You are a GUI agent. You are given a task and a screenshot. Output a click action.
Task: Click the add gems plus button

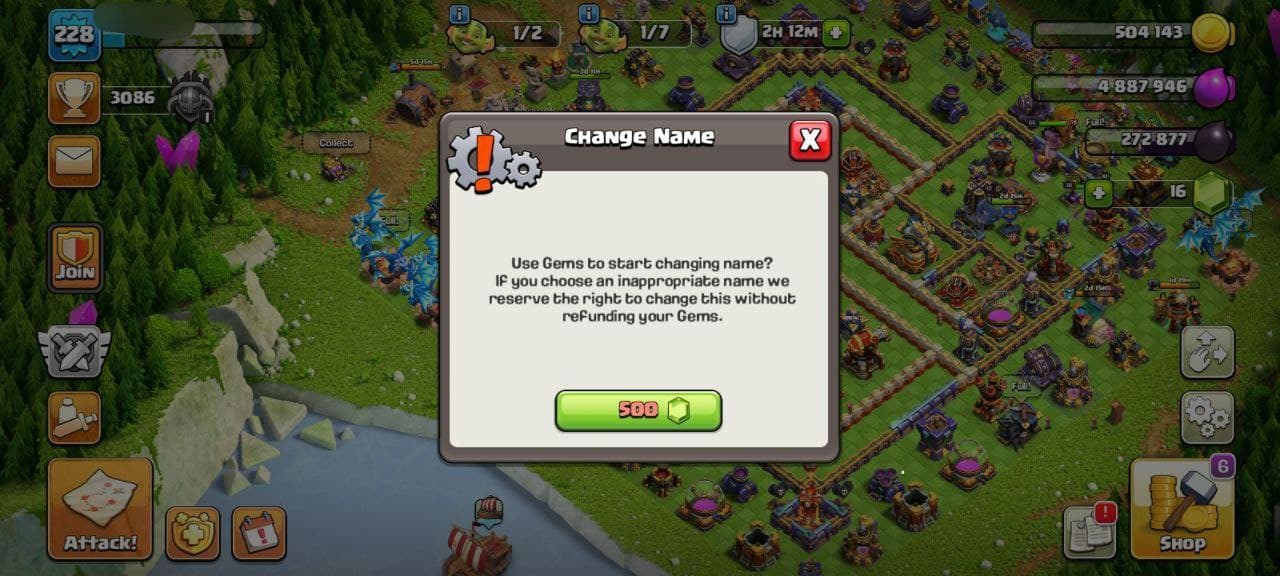[x=1099, y=193]
